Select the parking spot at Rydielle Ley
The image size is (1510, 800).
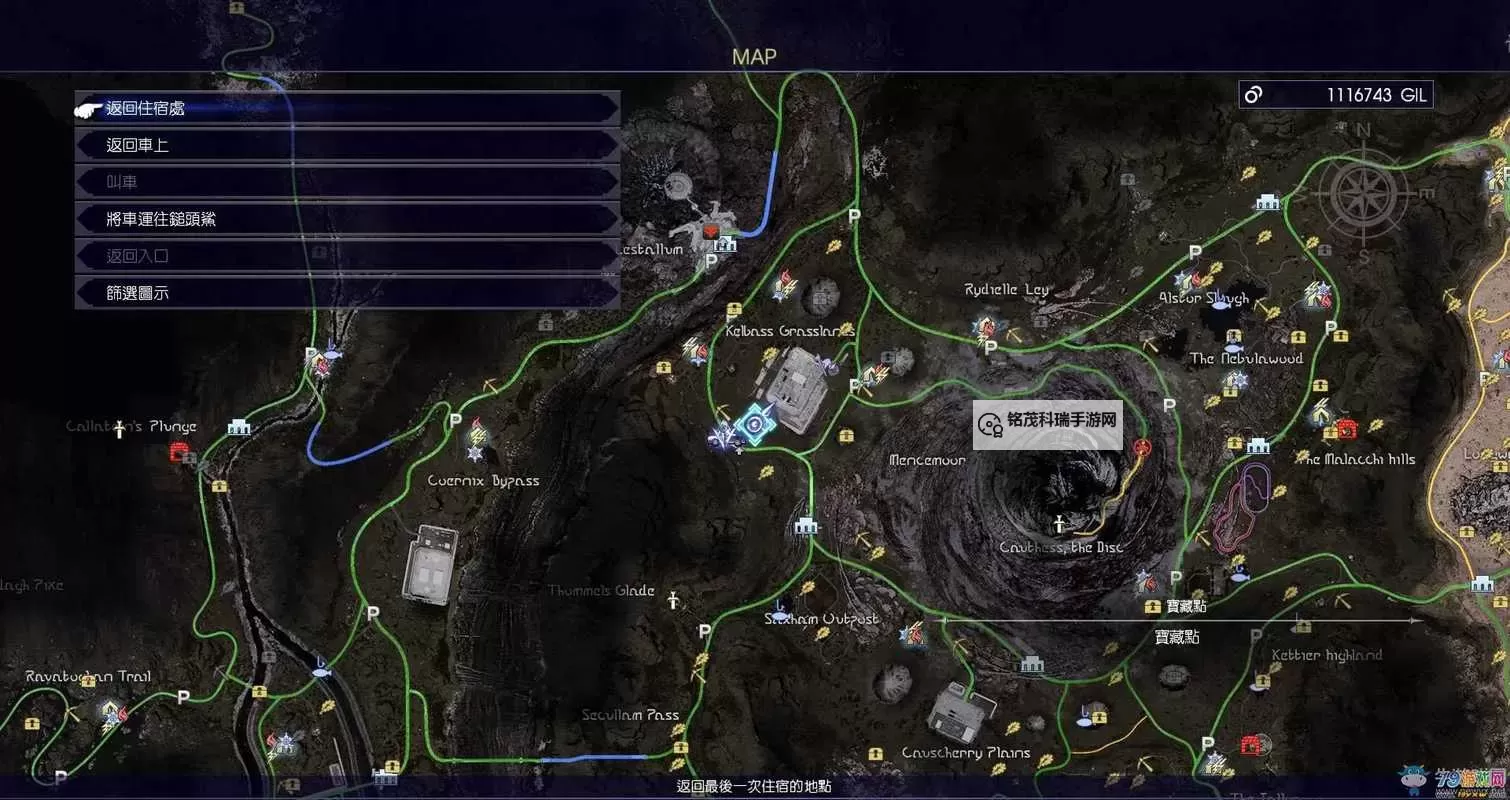(991, 348)
